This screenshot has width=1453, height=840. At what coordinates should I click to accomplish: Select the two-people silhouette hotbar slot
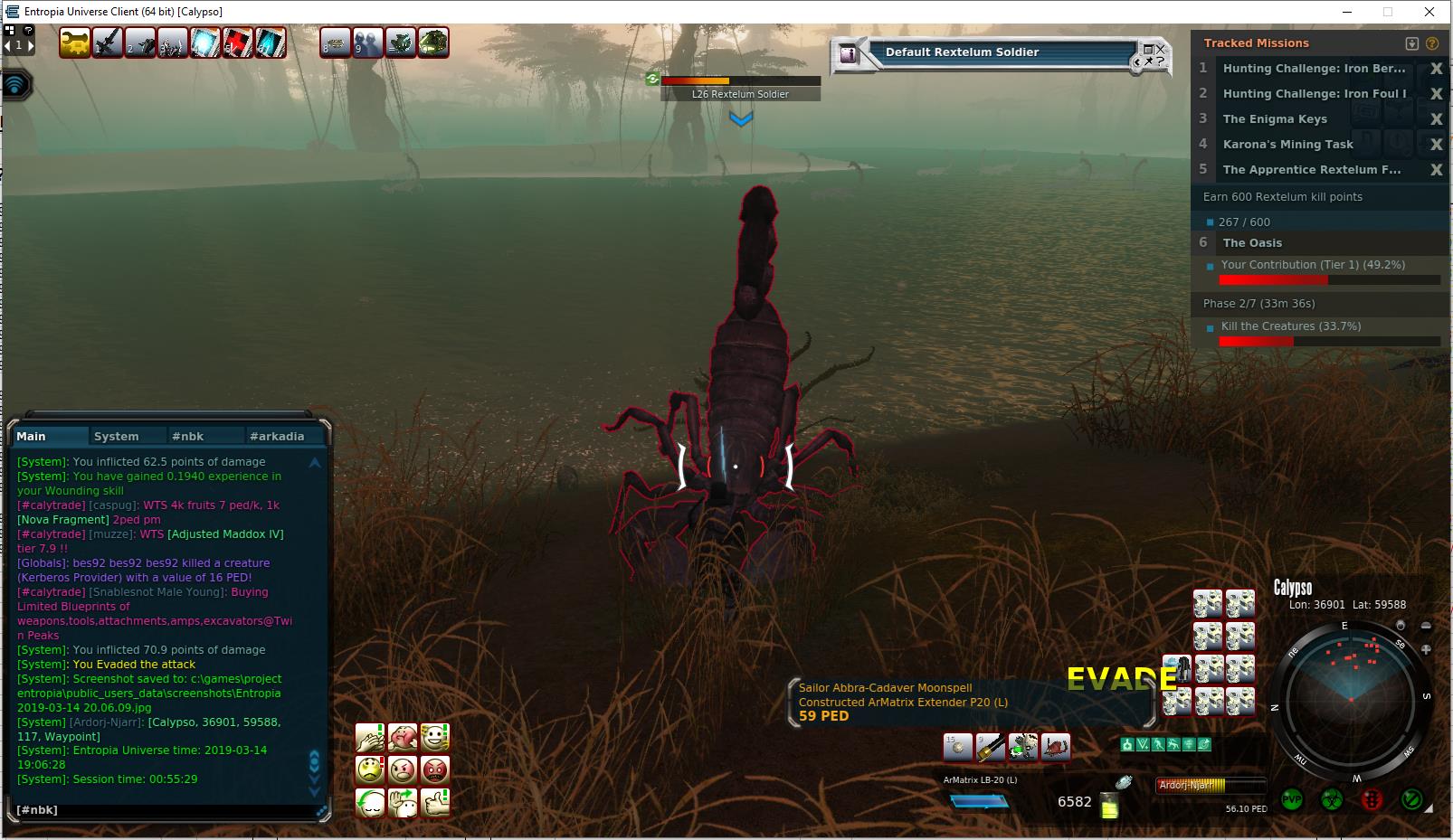tap(368, 42)
